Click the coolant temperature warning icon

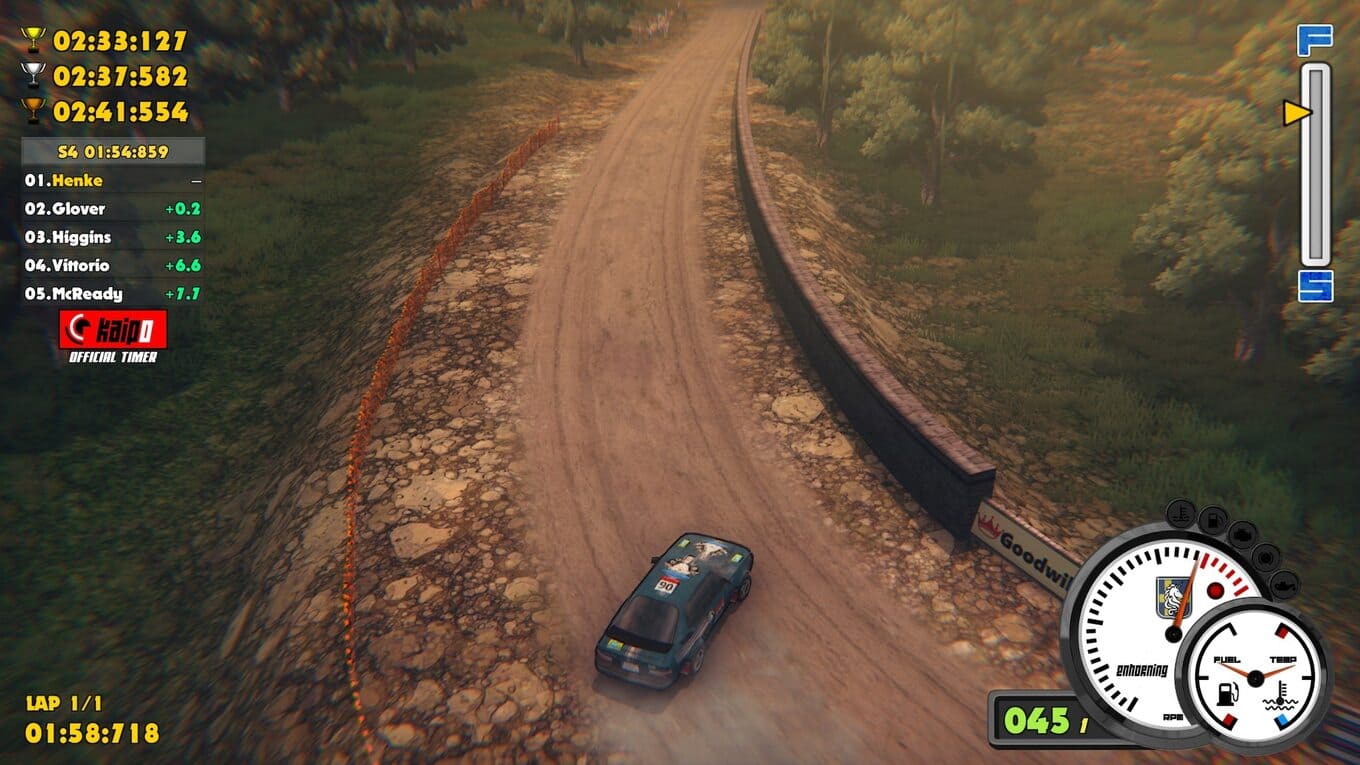tap(1180, 515)
